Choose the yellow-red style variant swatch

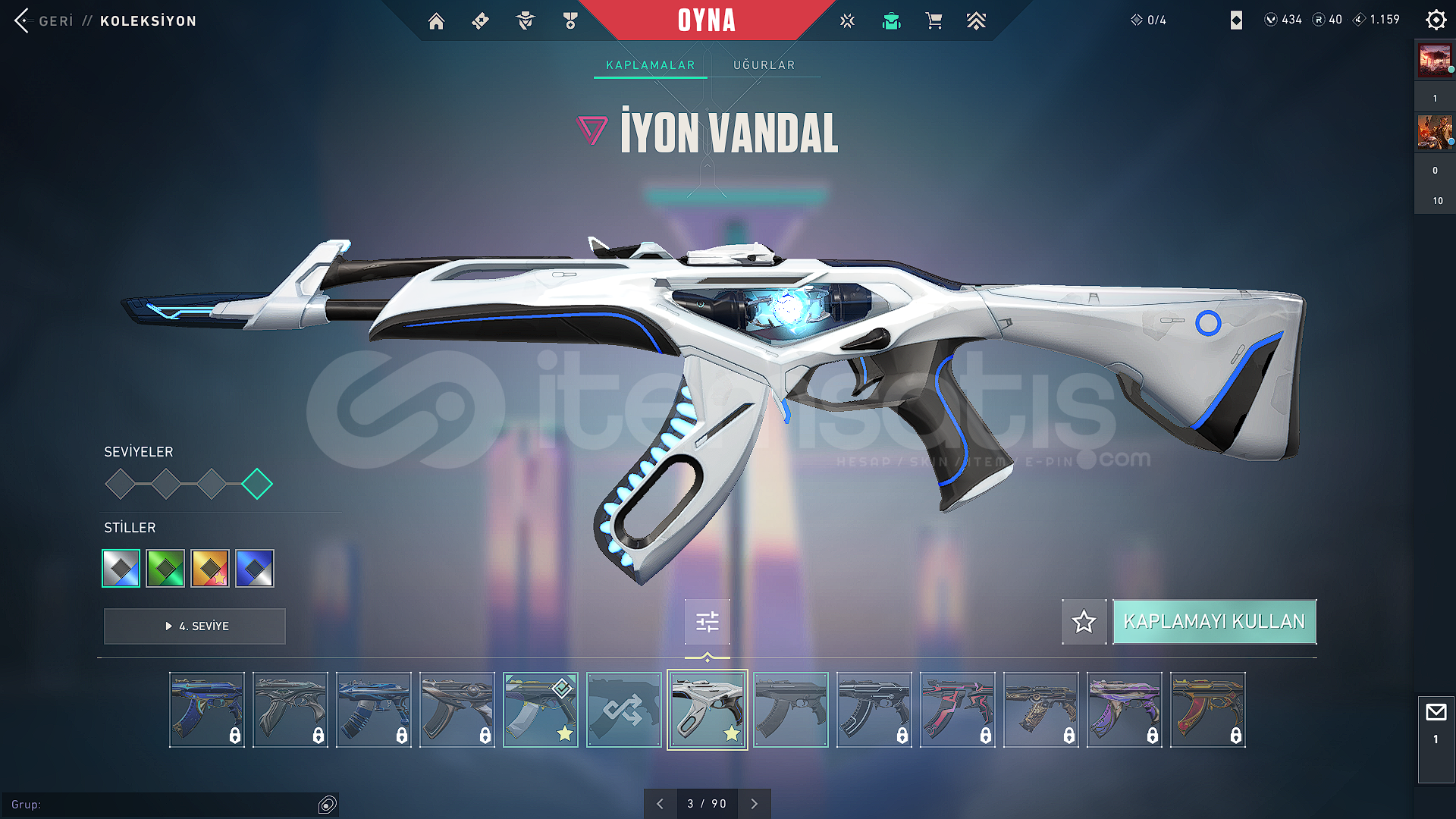coord(210,568)
